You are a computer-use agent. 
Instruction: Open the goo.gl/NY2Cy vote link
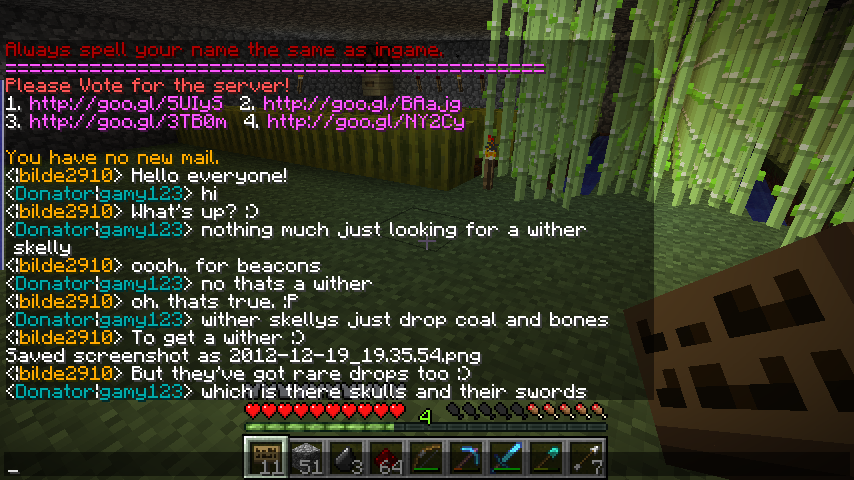365,121
